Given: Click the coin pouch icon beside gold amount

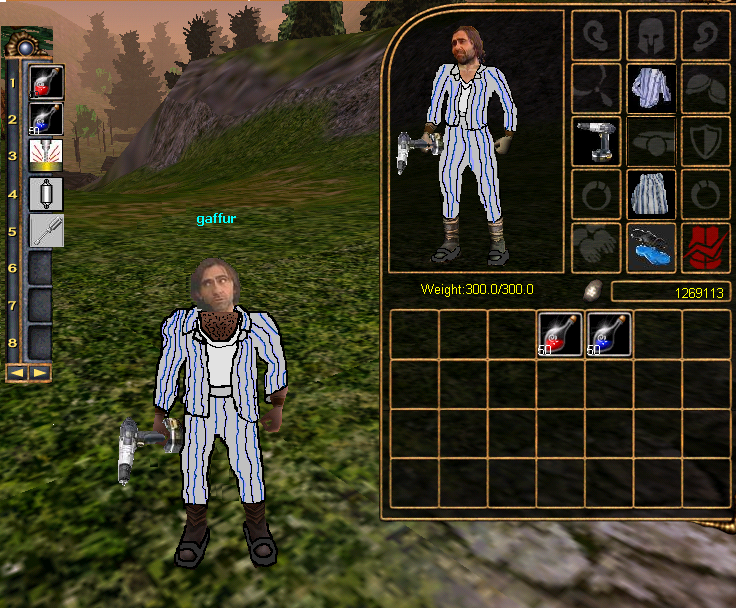Looking at the screenshot, I should pos(593,290).
